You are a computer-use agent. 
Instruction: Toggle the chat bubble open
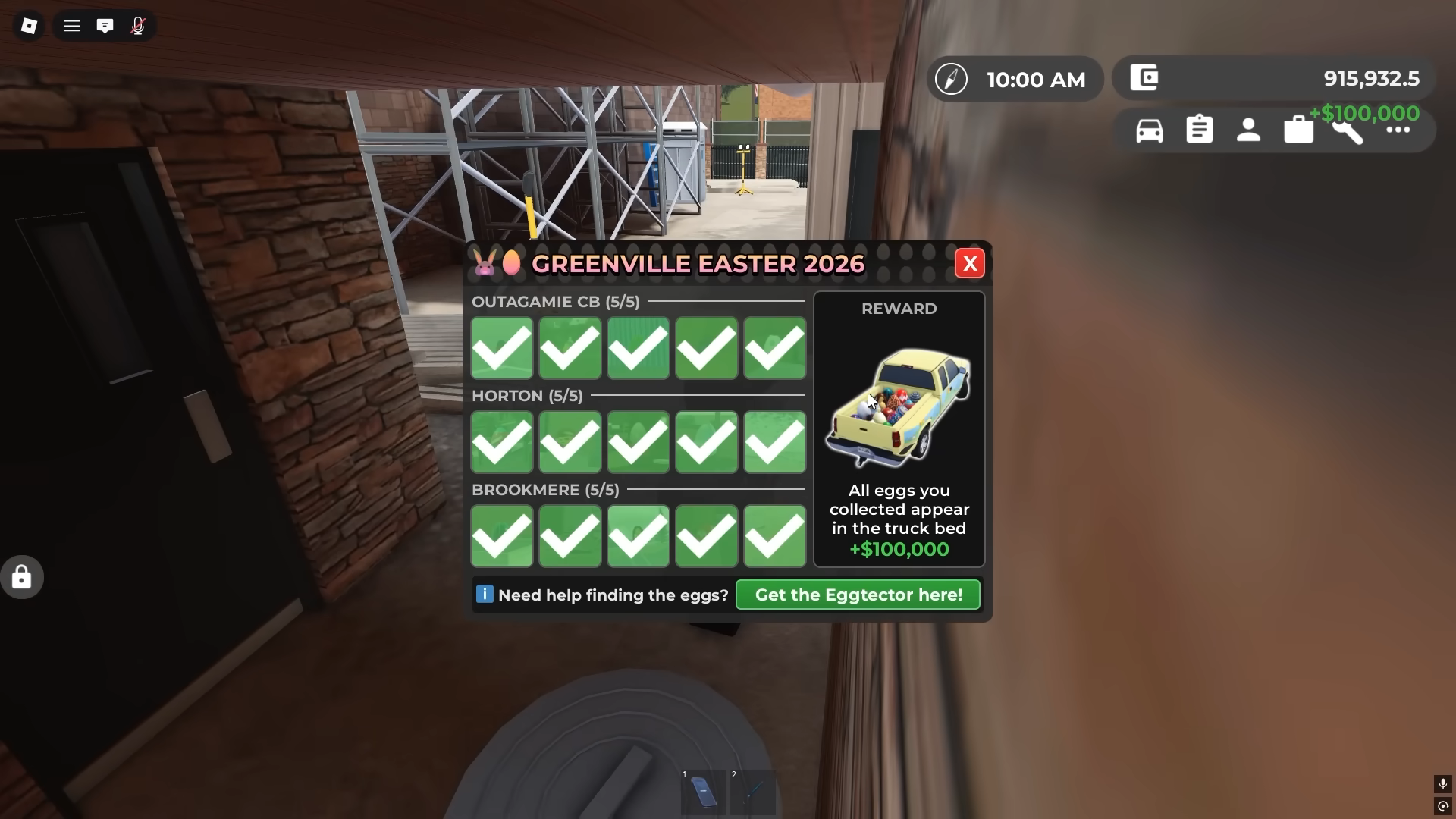point(105,25)
